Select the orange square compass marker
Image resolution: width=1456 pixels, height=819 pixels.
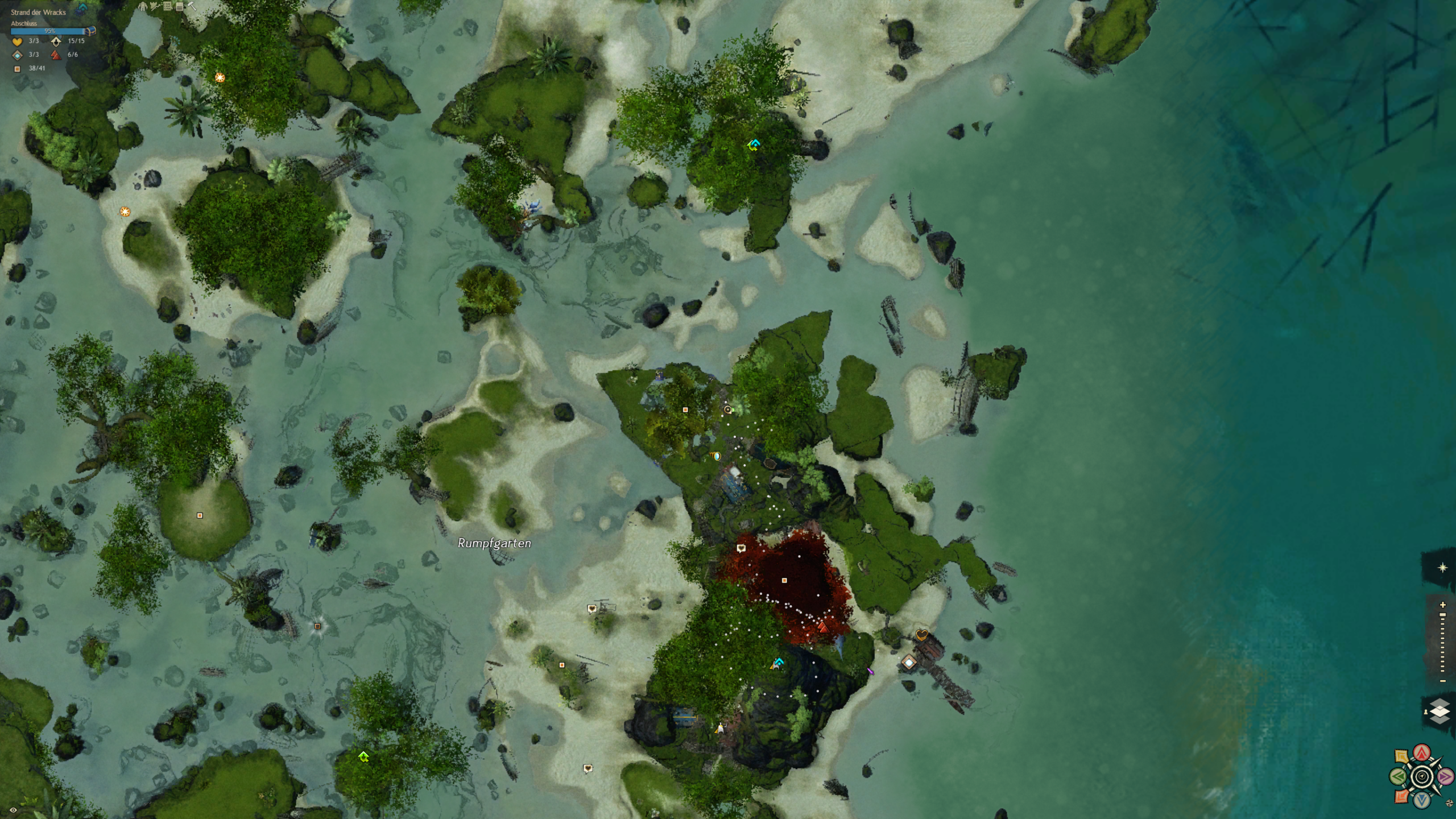(x=1401, y=797)
